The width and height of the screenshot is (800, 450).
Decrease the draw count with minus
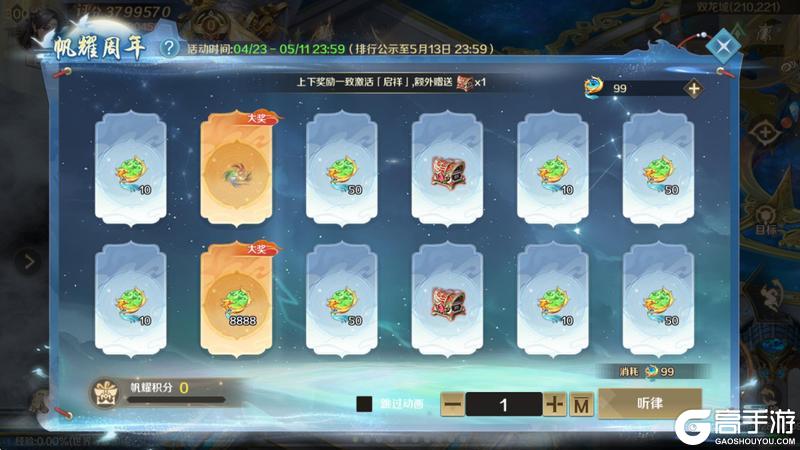pyautogui.click(x=452, y=404)
